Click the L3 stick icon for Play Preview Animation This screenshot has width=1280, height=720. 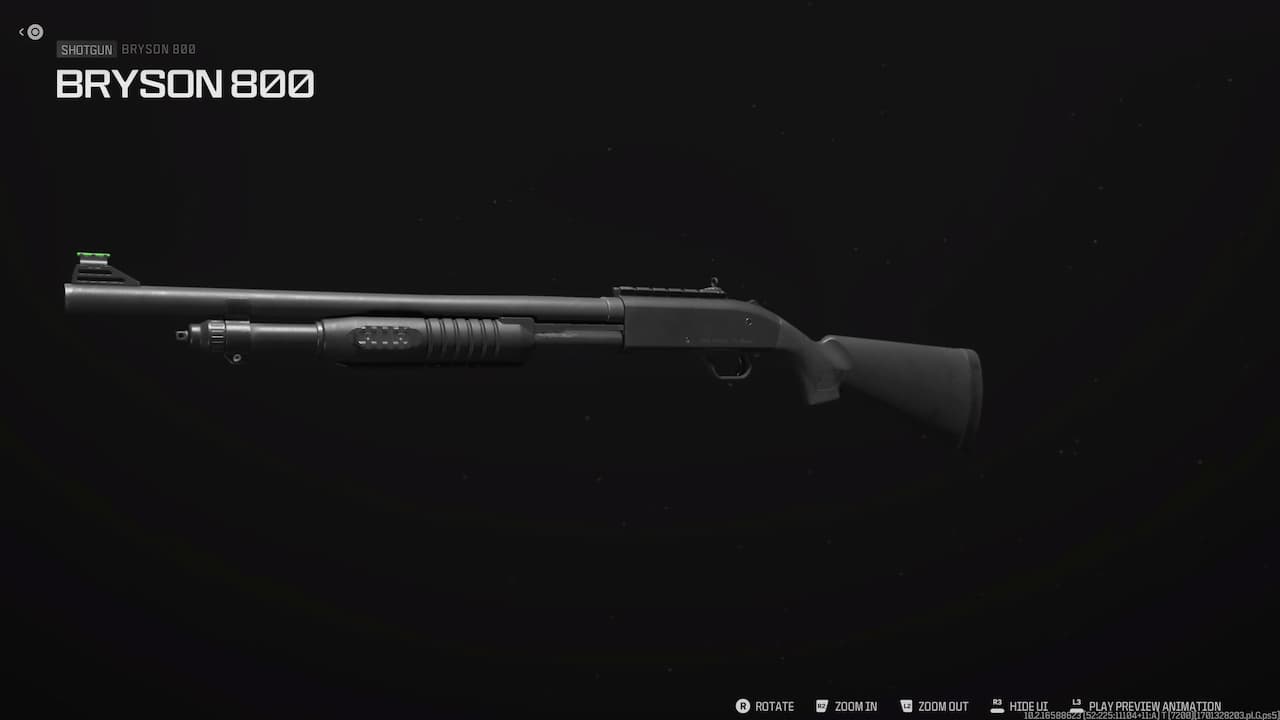coord(1076,703)
